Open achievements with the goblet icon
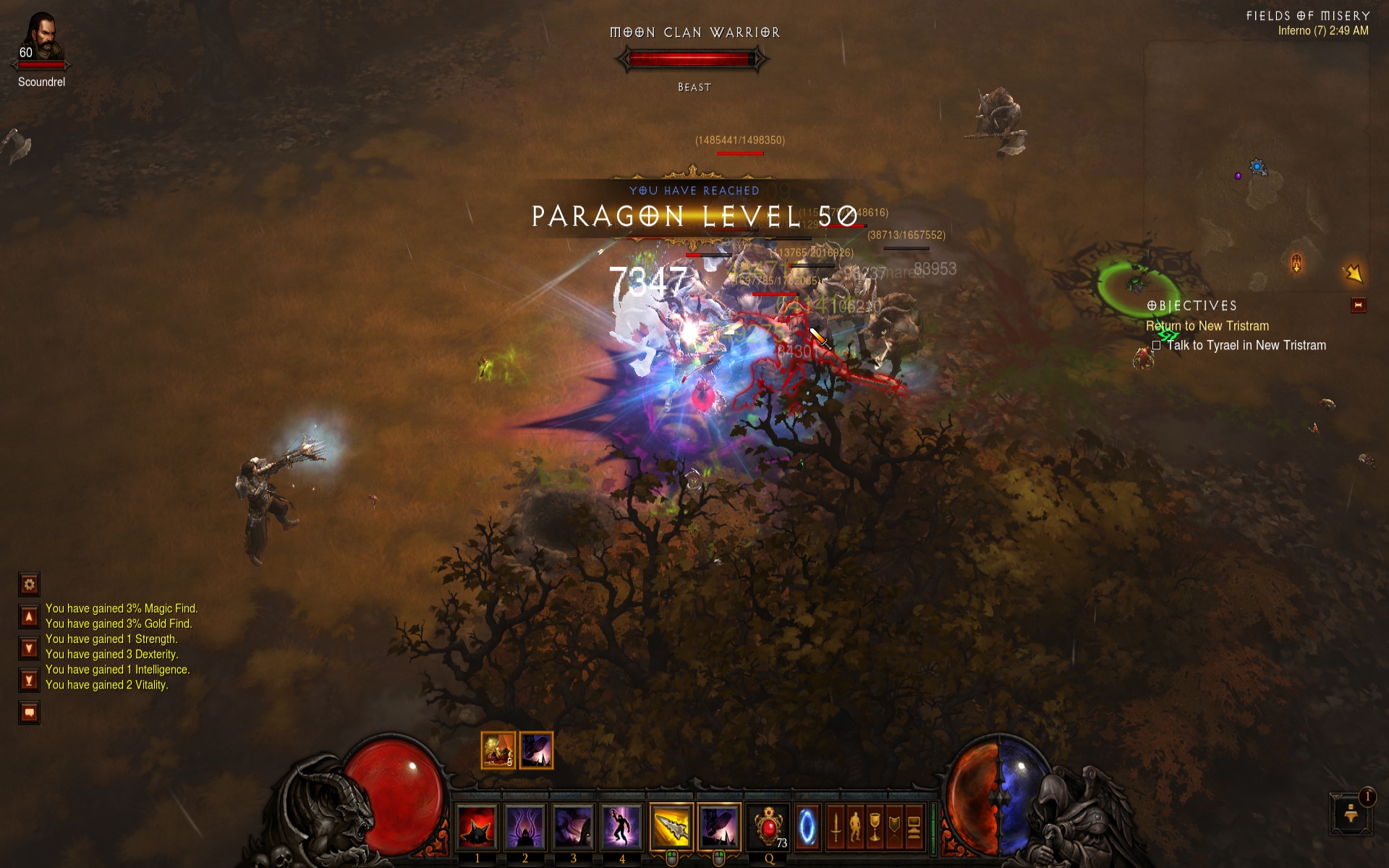Viewport: 1389px width, 868px height. pos(875,827)
